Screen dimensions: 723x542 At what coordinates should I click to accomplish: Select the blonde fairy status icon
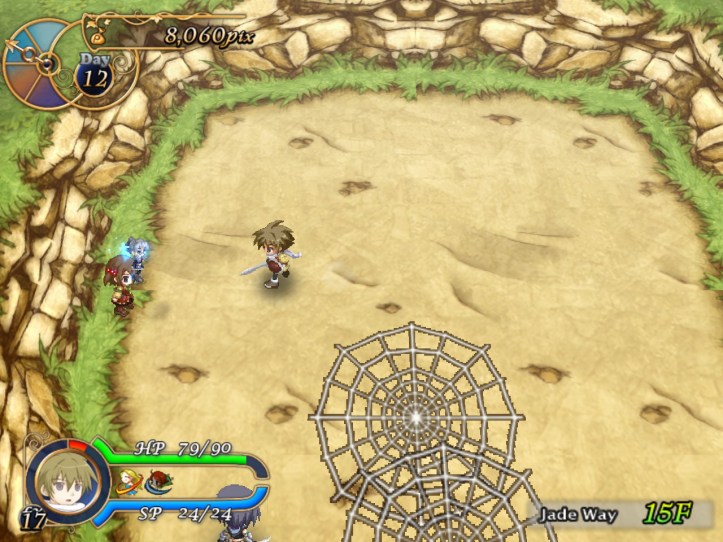point(127,484)
